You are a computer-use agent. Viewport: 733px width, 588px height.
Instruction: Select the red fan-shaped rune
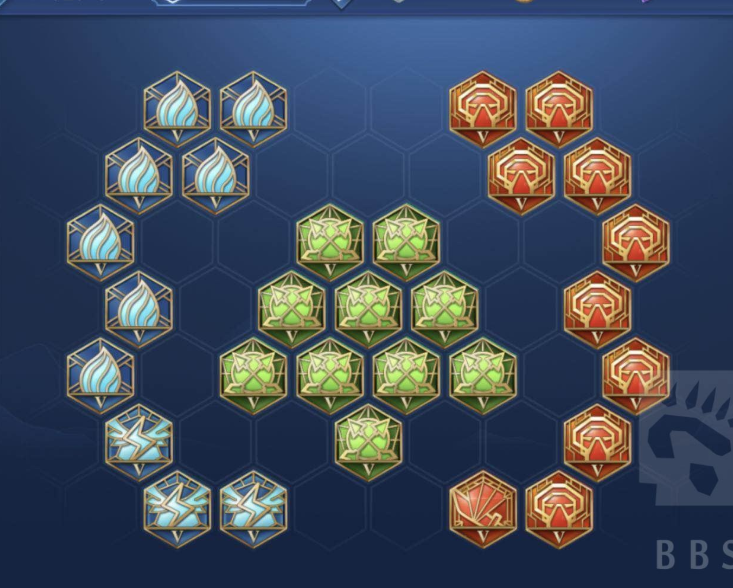coord(483,503)
